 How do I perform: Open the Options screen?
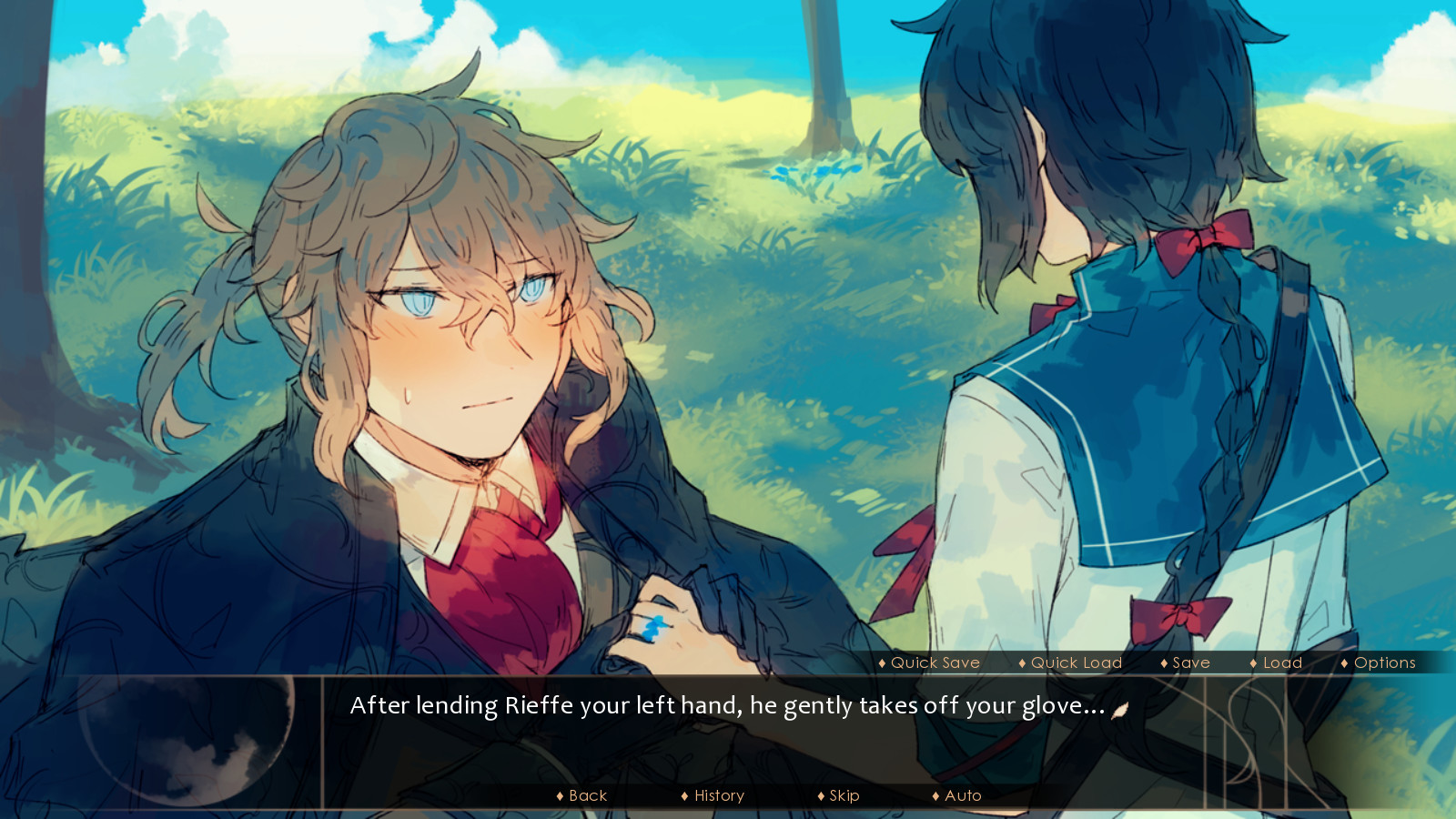pyautogui.click(x=1383, y=663)
